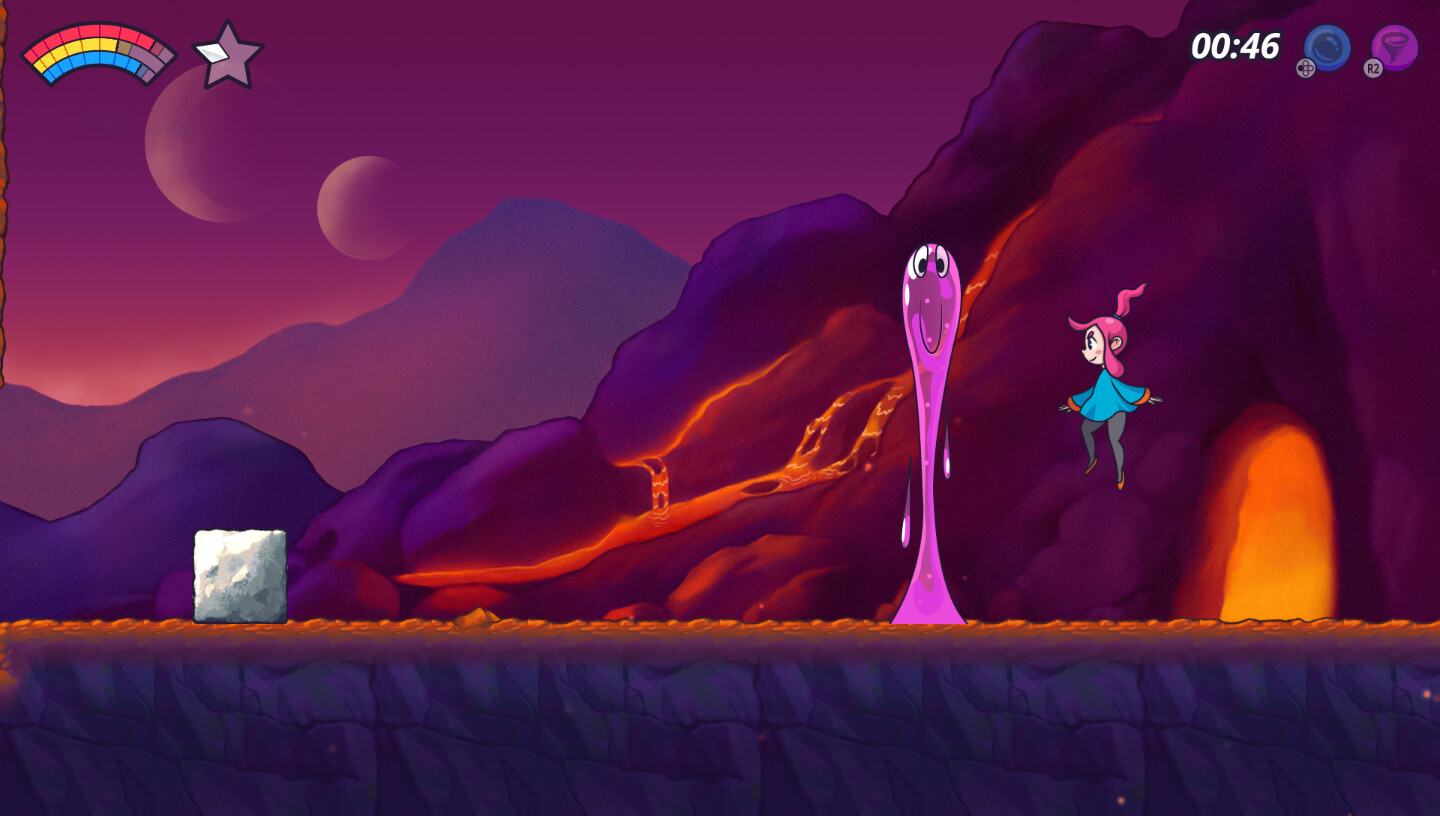The width and height of the screenshot is (1440, 816).
Task: Click the level timer showing 00:46
Action: pos(1235,47)
